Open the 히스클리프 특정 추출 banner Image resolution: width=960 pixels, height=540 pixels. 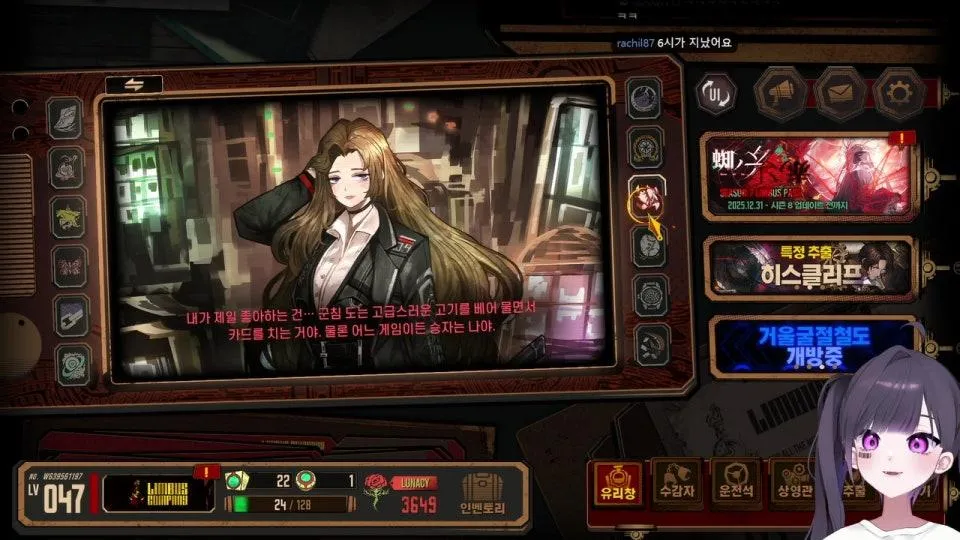[x=807, y=267]
